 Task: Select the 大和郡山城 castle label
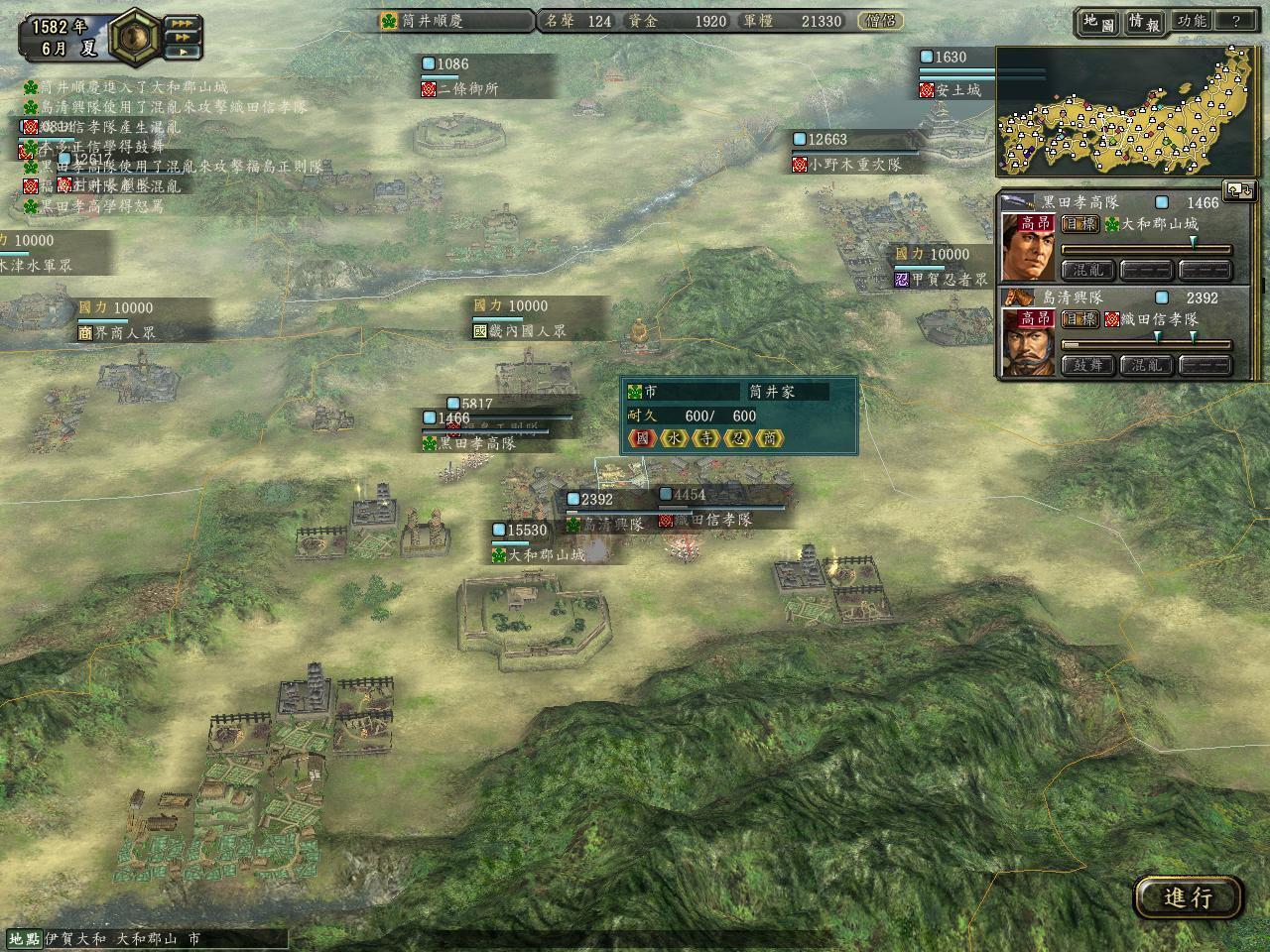pyautogui.click(x=546, y=555)
